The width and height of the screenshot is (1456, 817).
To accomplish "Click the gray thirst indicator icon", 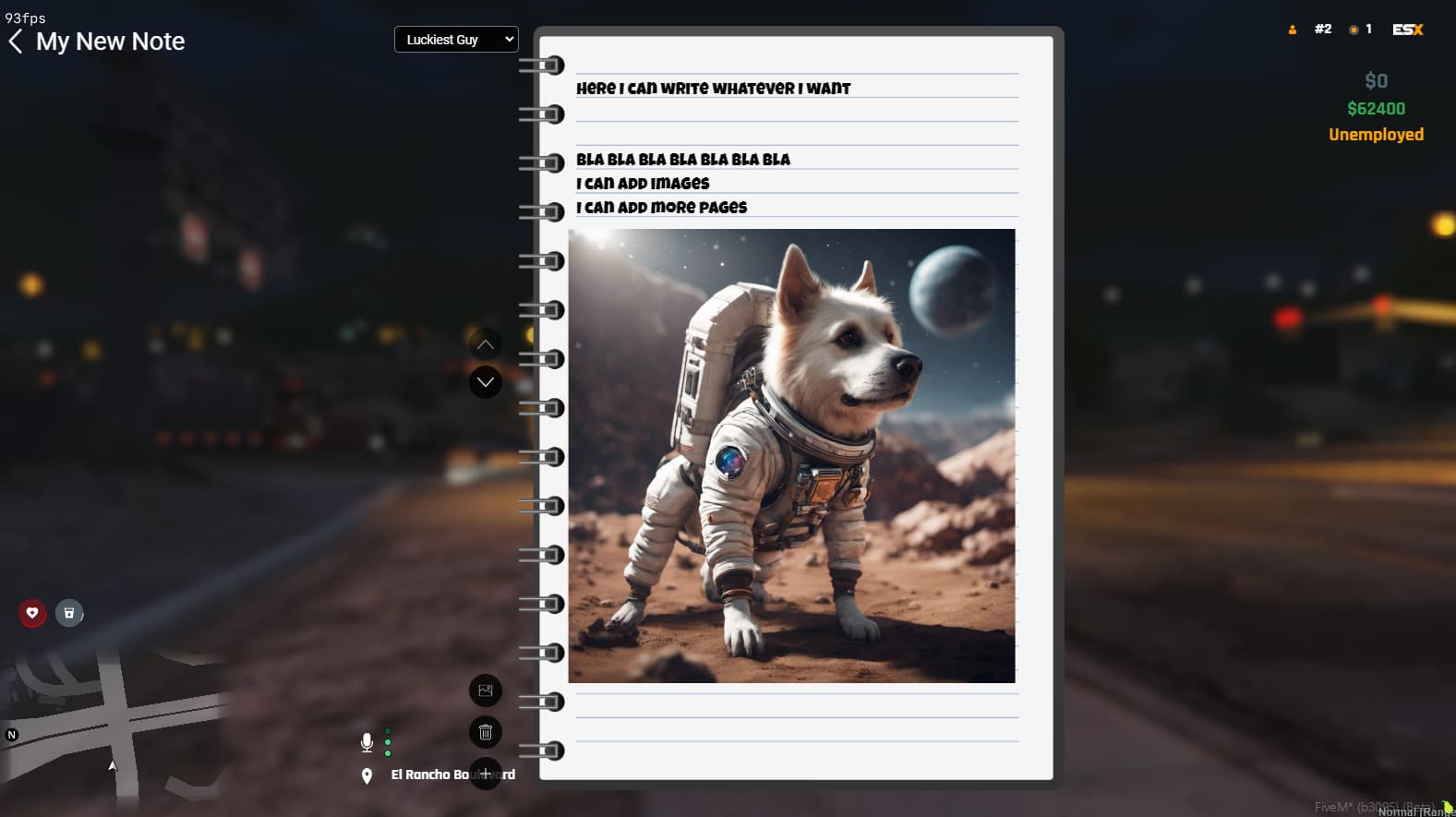I will tap(69, 612).
